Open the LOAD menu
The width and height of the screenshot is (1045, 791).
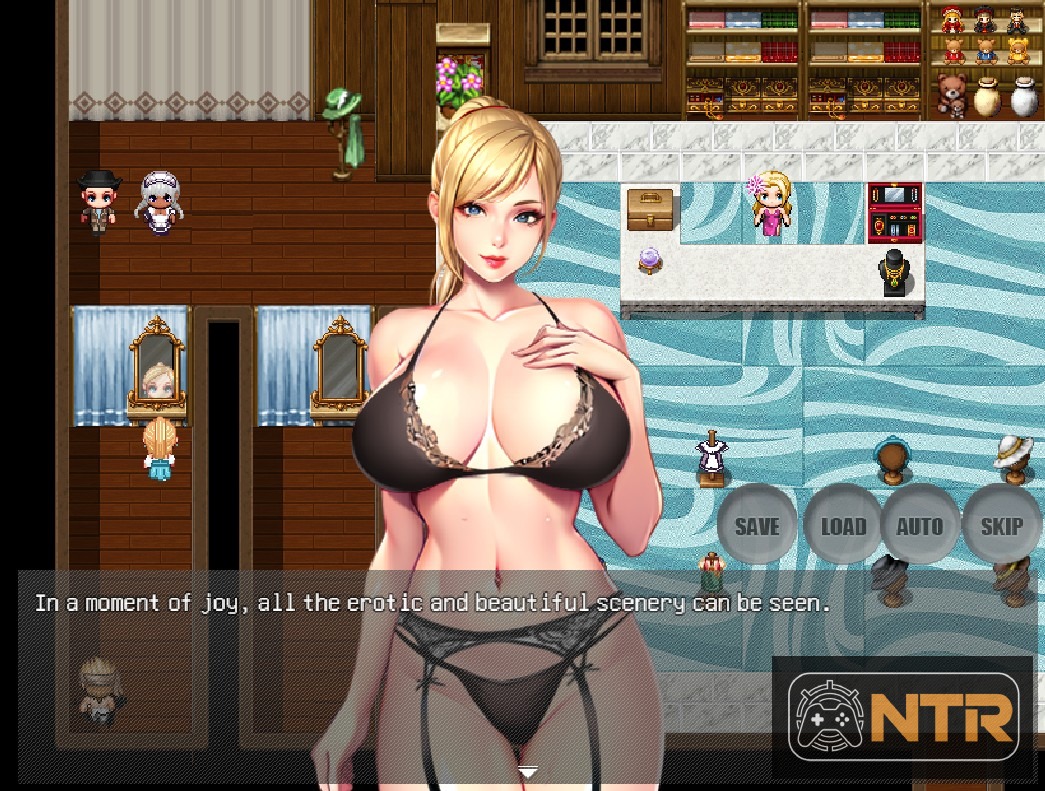842,526
